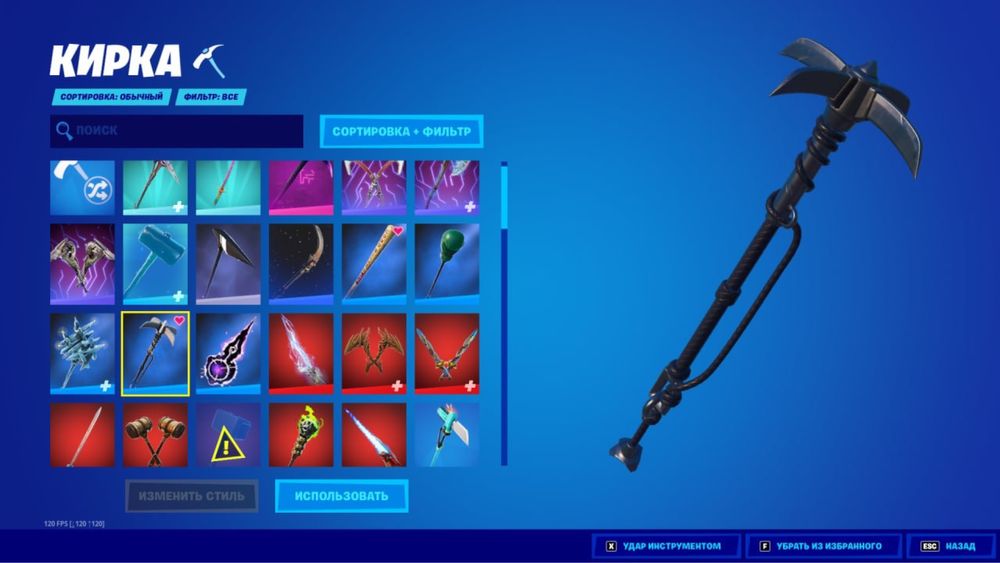Click УДАР ИНСТРУМЕНТОМ in the bottom bar
The height and width of the screenshot is (563, 1000).
pos(666,546)
